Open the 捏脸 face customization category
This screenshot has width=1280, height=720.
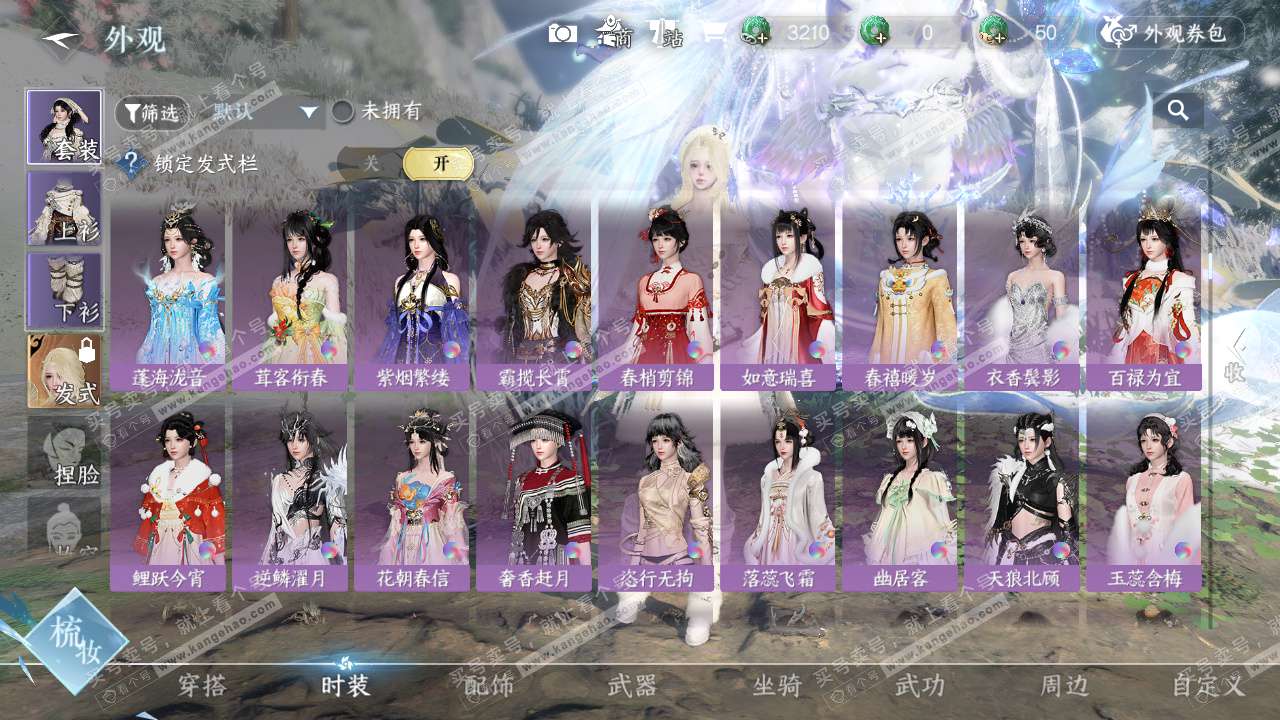point(64,452)
